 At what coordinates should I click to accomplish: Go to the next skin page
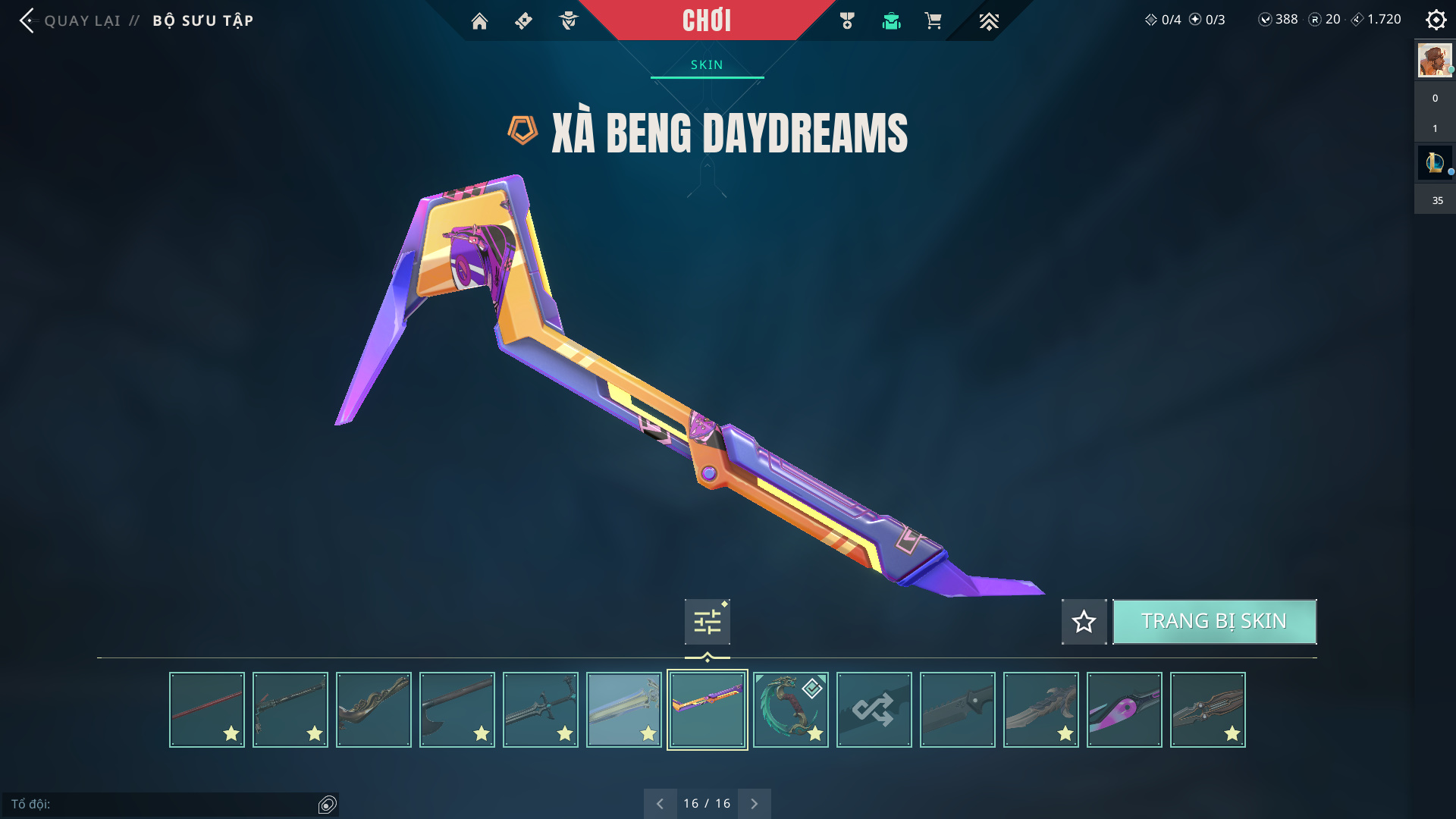(755, 804)
